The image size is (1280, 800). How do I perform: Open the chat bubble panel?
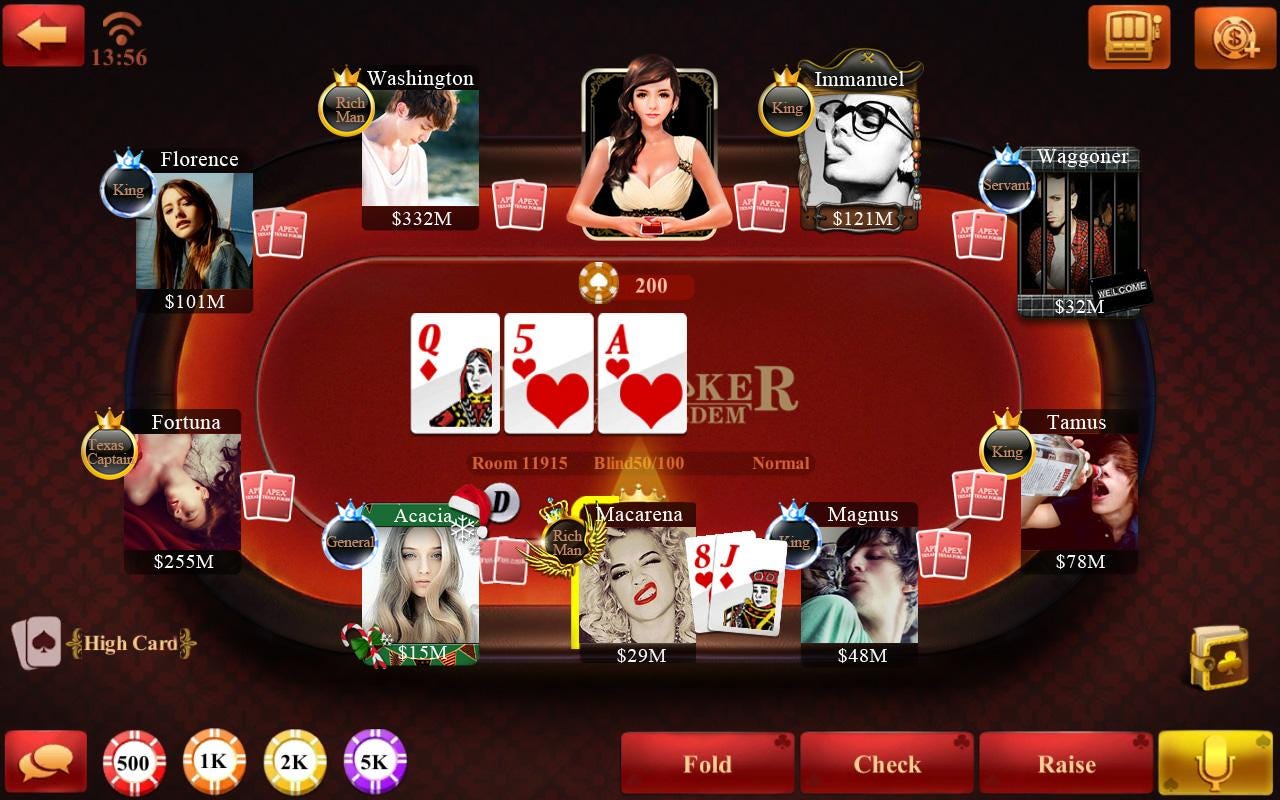(x=47, y=762)
